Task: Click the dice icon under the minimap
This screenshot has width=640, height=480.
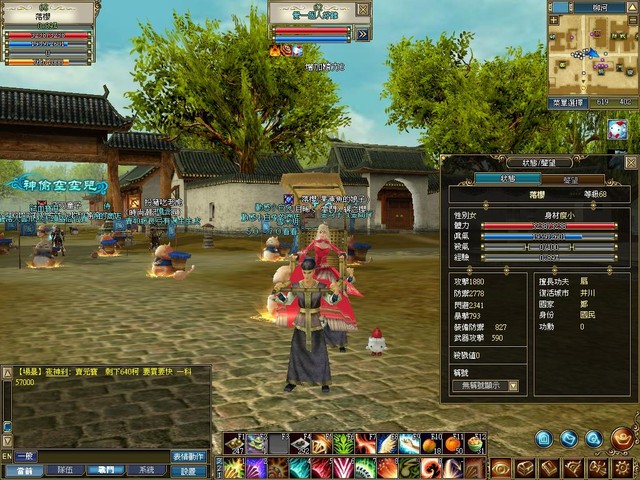Action: click(x=617, y=129)
